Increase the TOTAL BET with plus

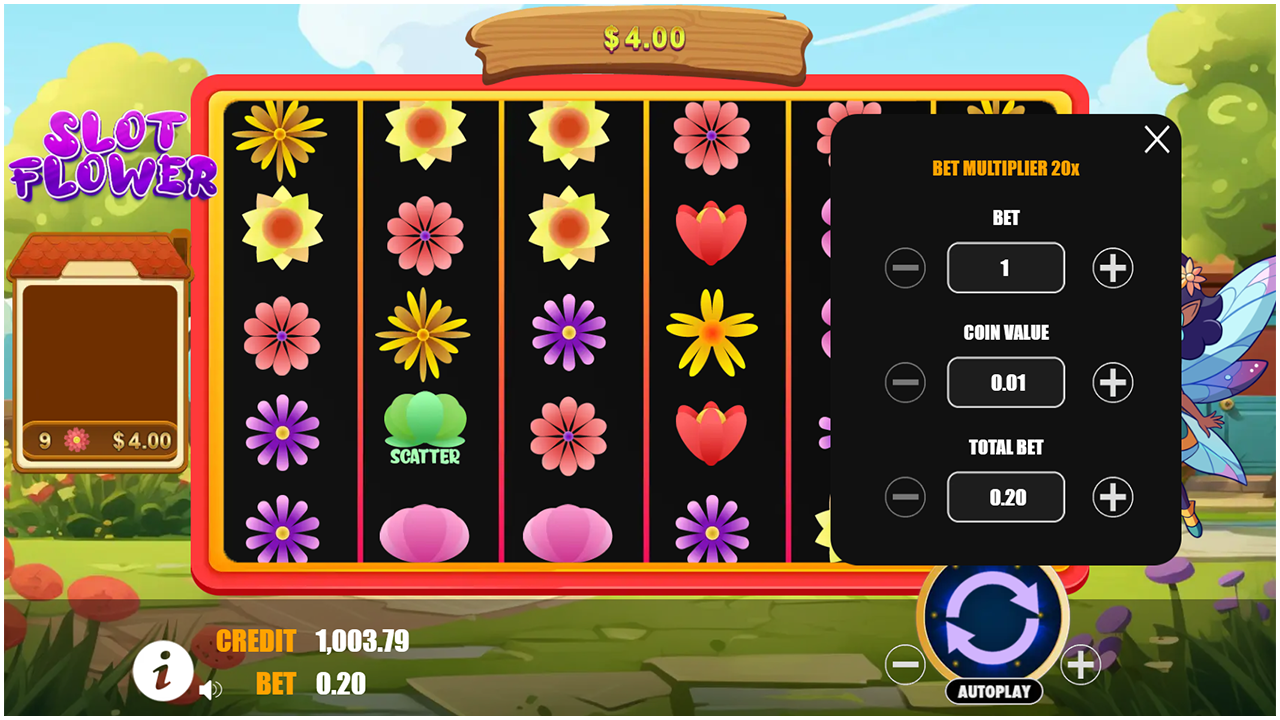click(1111, 497)
